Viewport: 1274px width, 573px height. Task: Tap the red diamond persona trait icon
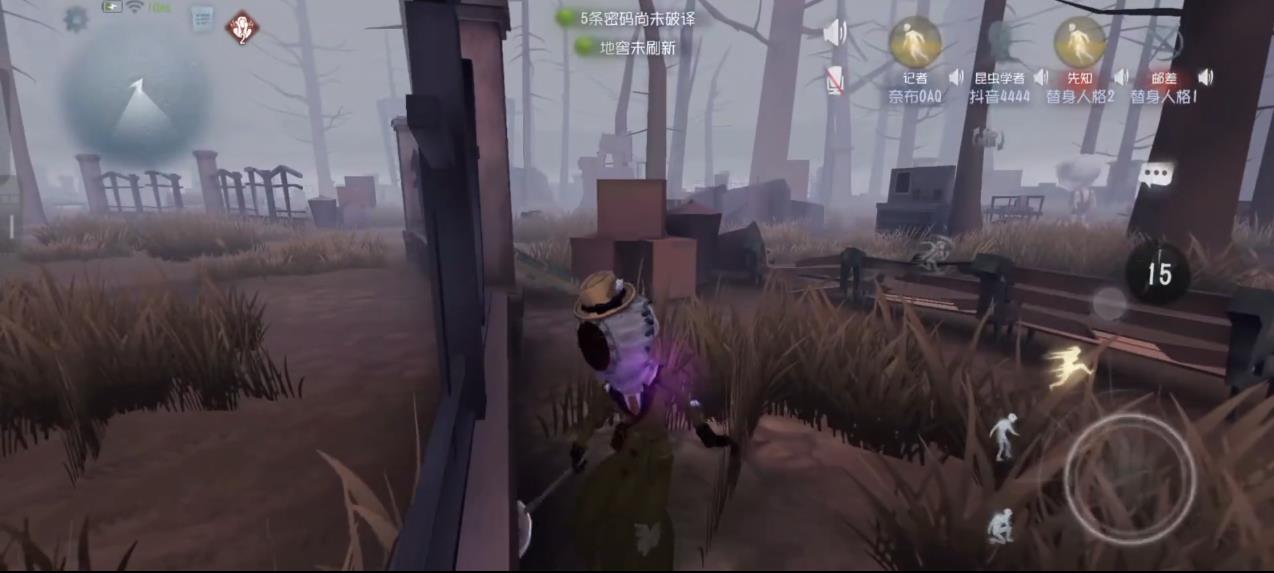point(241,27)
